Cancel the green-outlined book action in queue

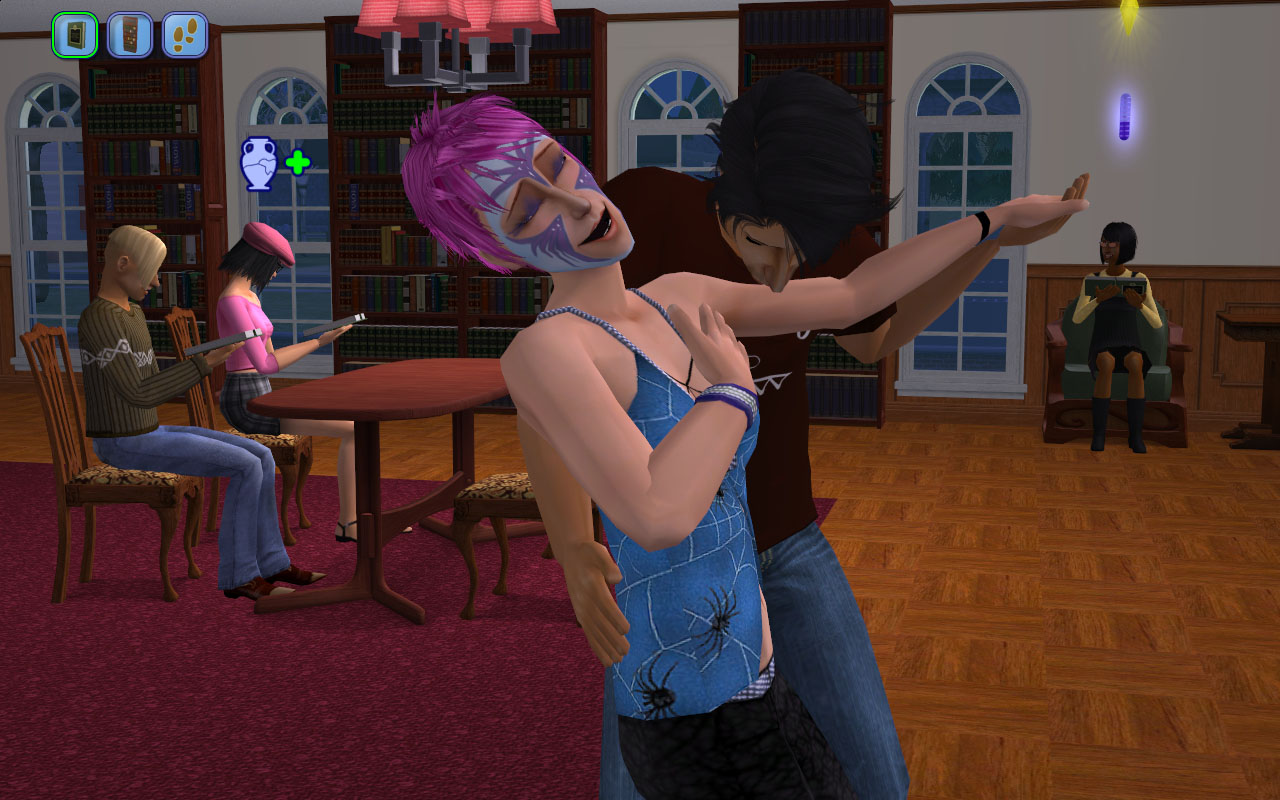(x=75, y=35)
